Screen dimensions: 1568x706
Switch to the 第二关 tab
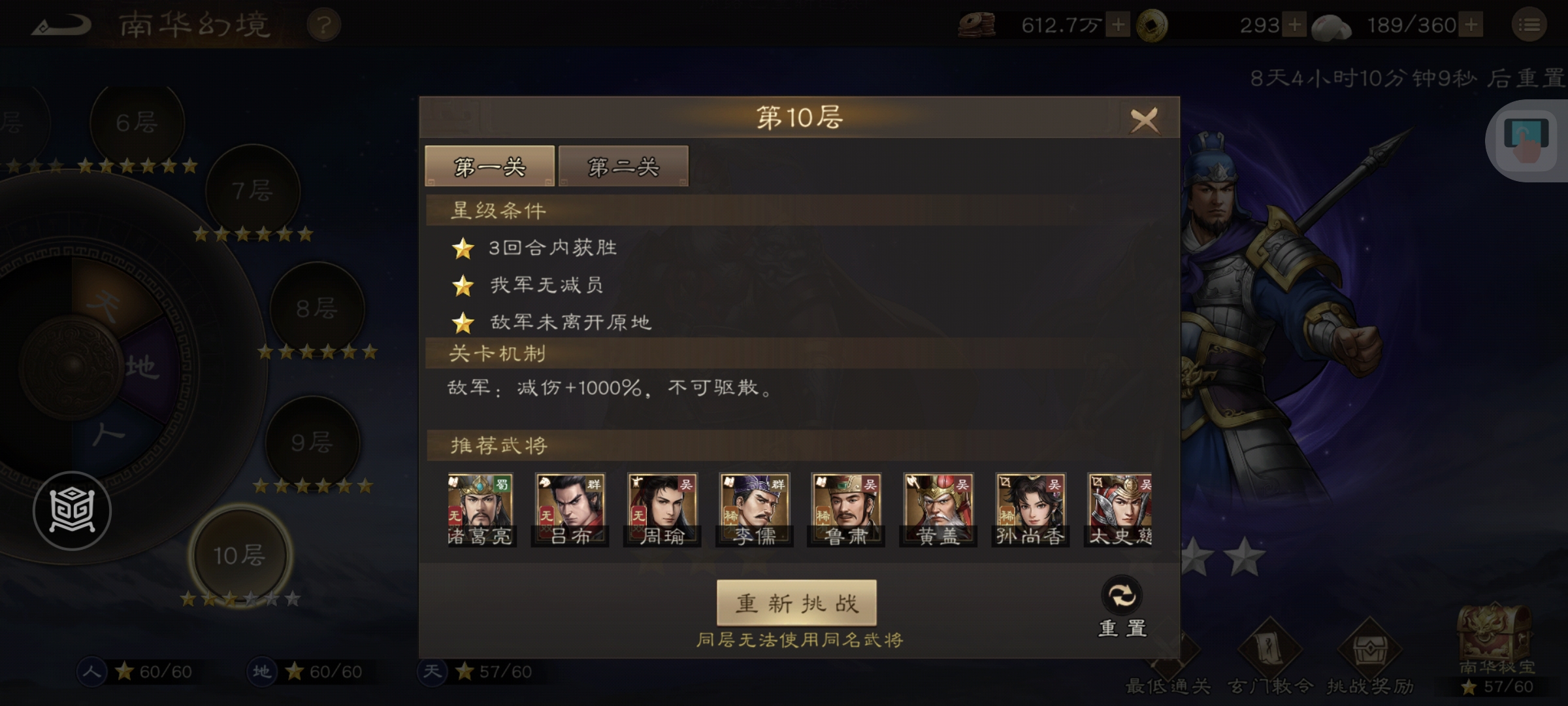click(x=622, y=165)
